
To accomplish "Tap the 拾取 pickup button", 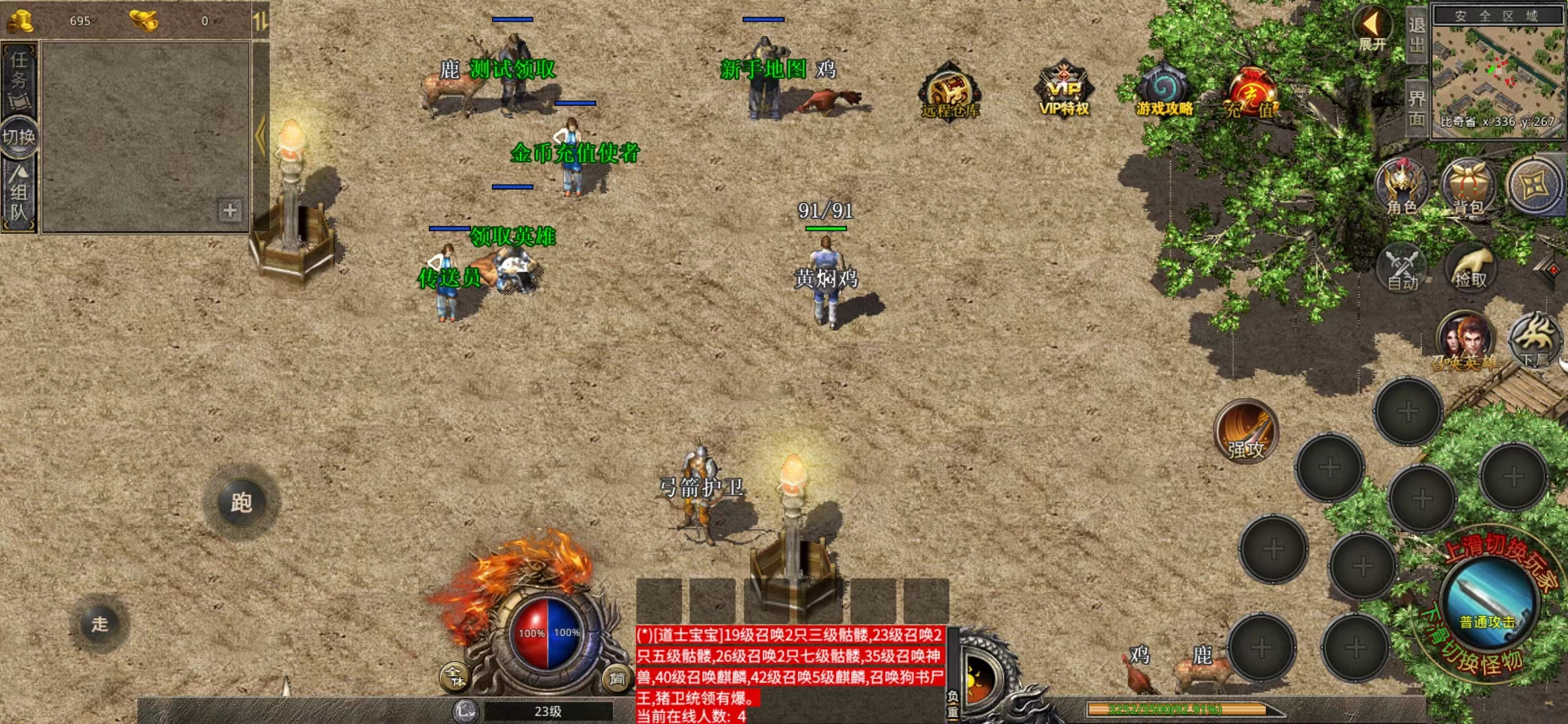I will (x=1470, y=267).
